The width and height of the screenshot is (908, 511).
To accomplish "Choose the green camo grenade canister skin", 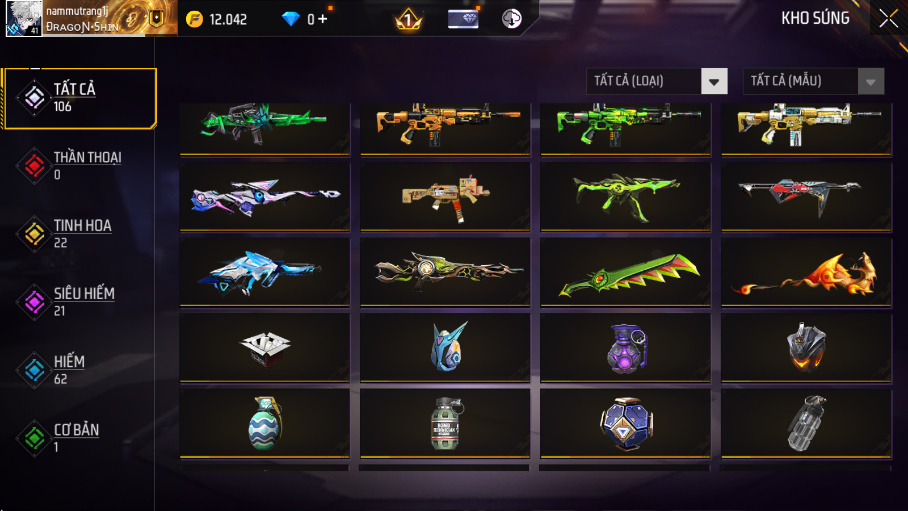I will pos(445,423).
